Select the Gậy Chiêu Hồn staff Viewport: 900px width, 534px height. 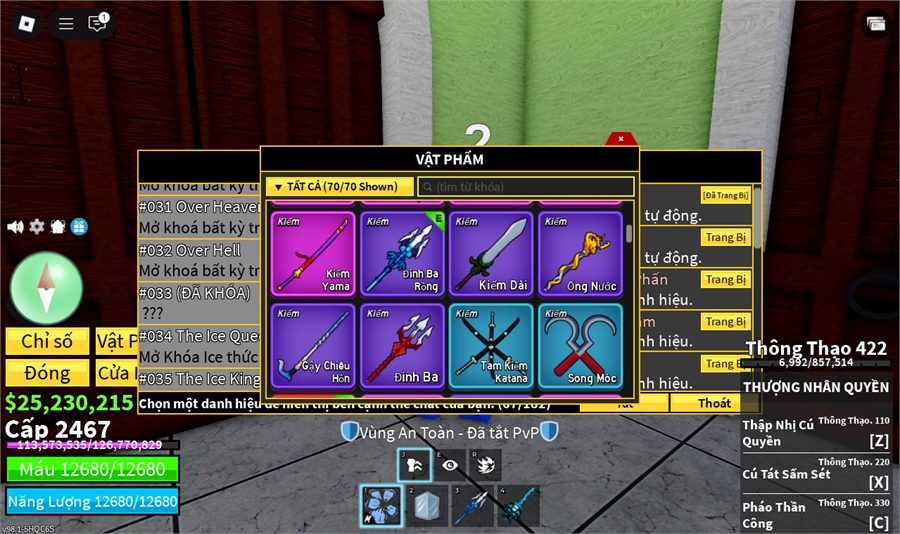[x=313, y=346]
